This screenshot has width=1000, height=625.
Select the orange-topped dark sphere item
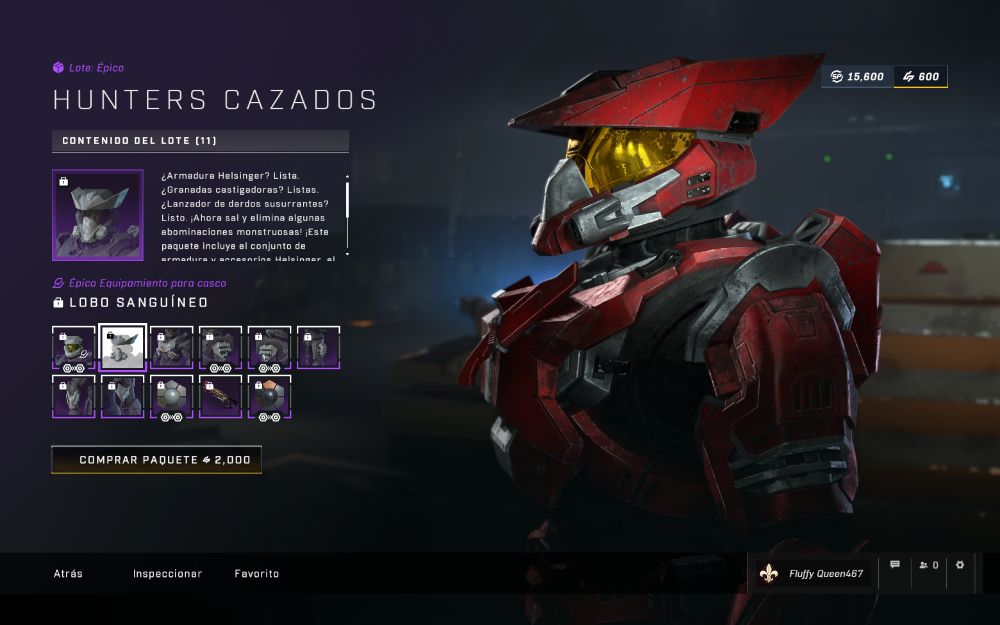(270, 397)
